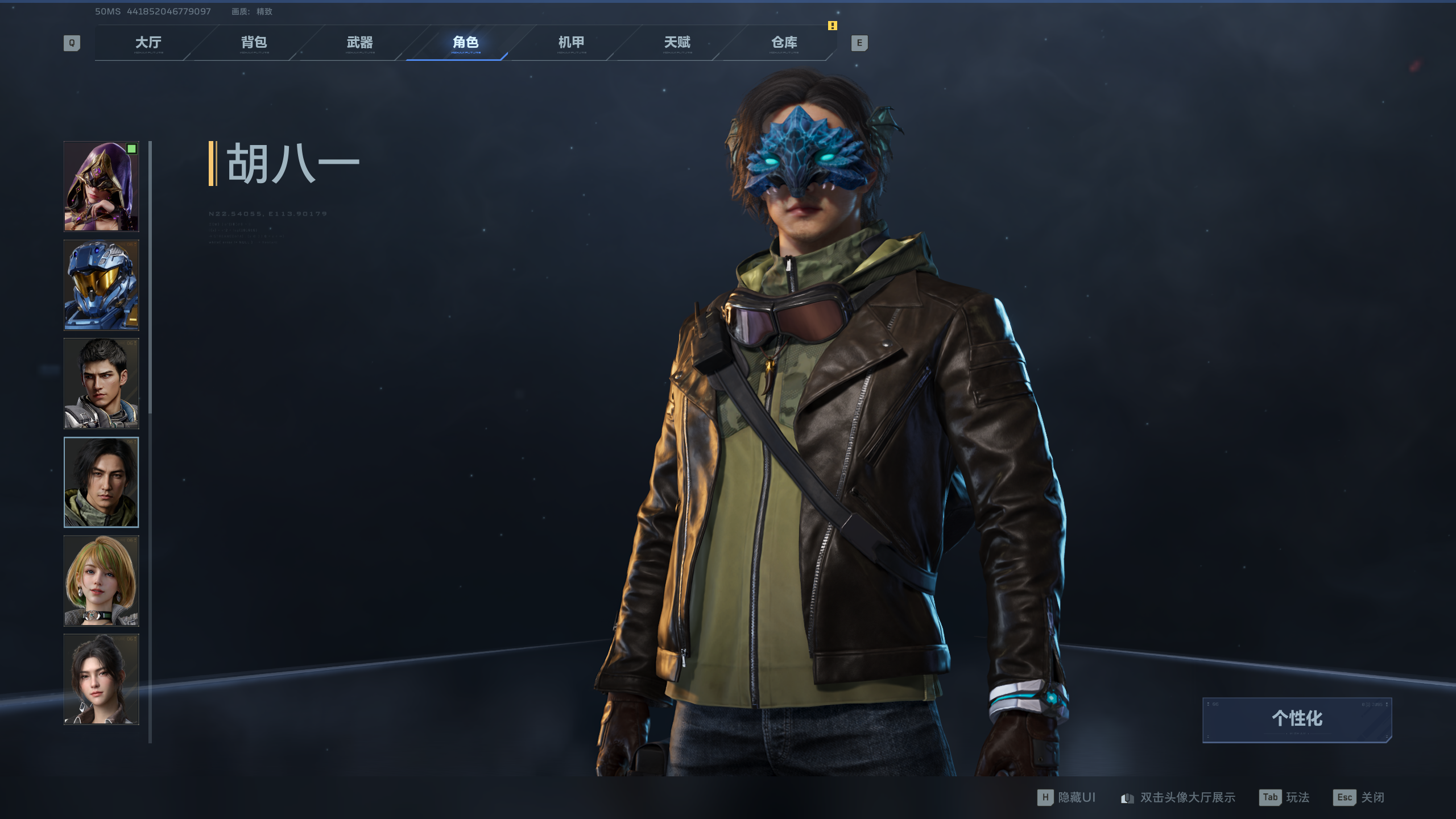
Task: Select the short-haired man in grey armor
Action: (x=101, y=383)
